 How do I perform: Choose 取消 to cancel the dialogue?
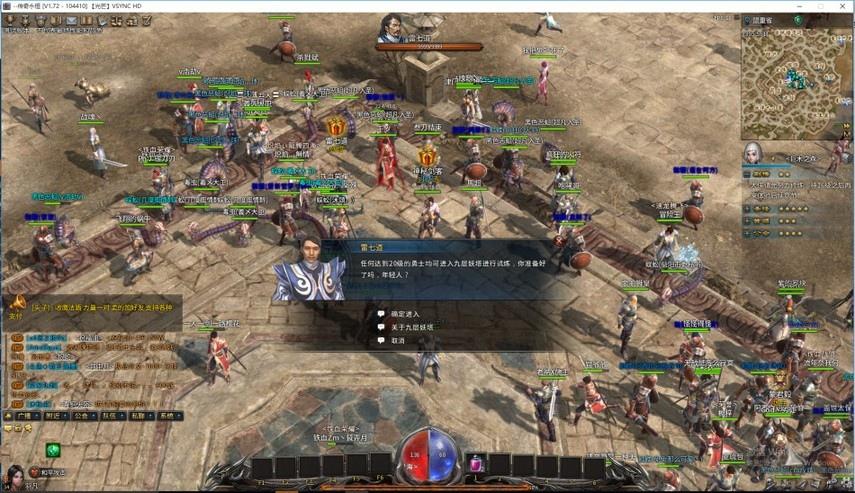coord(398,341)
